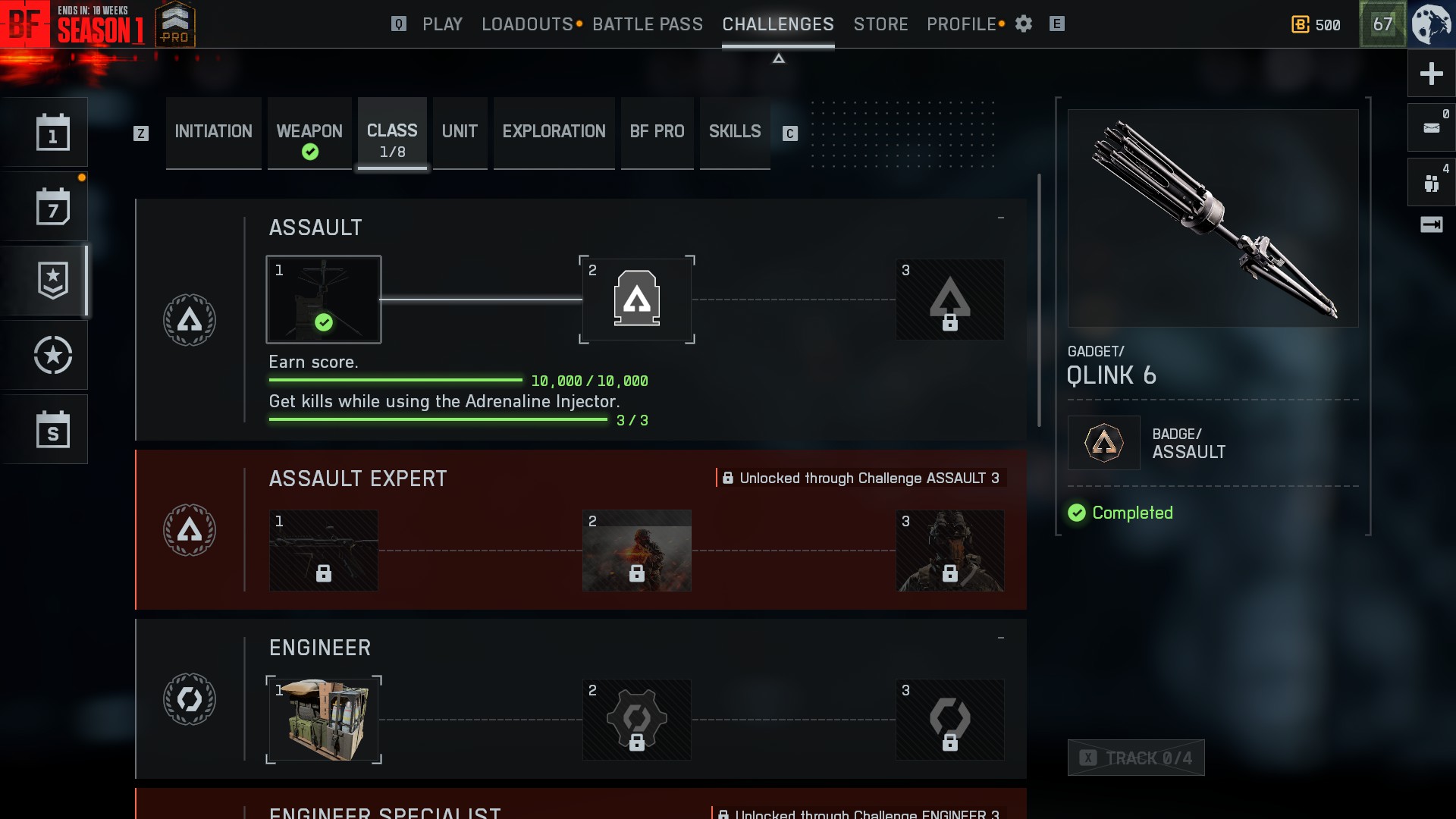
Task: Select Assault challenge tier 2 badge
Action: tap(637, 300)
